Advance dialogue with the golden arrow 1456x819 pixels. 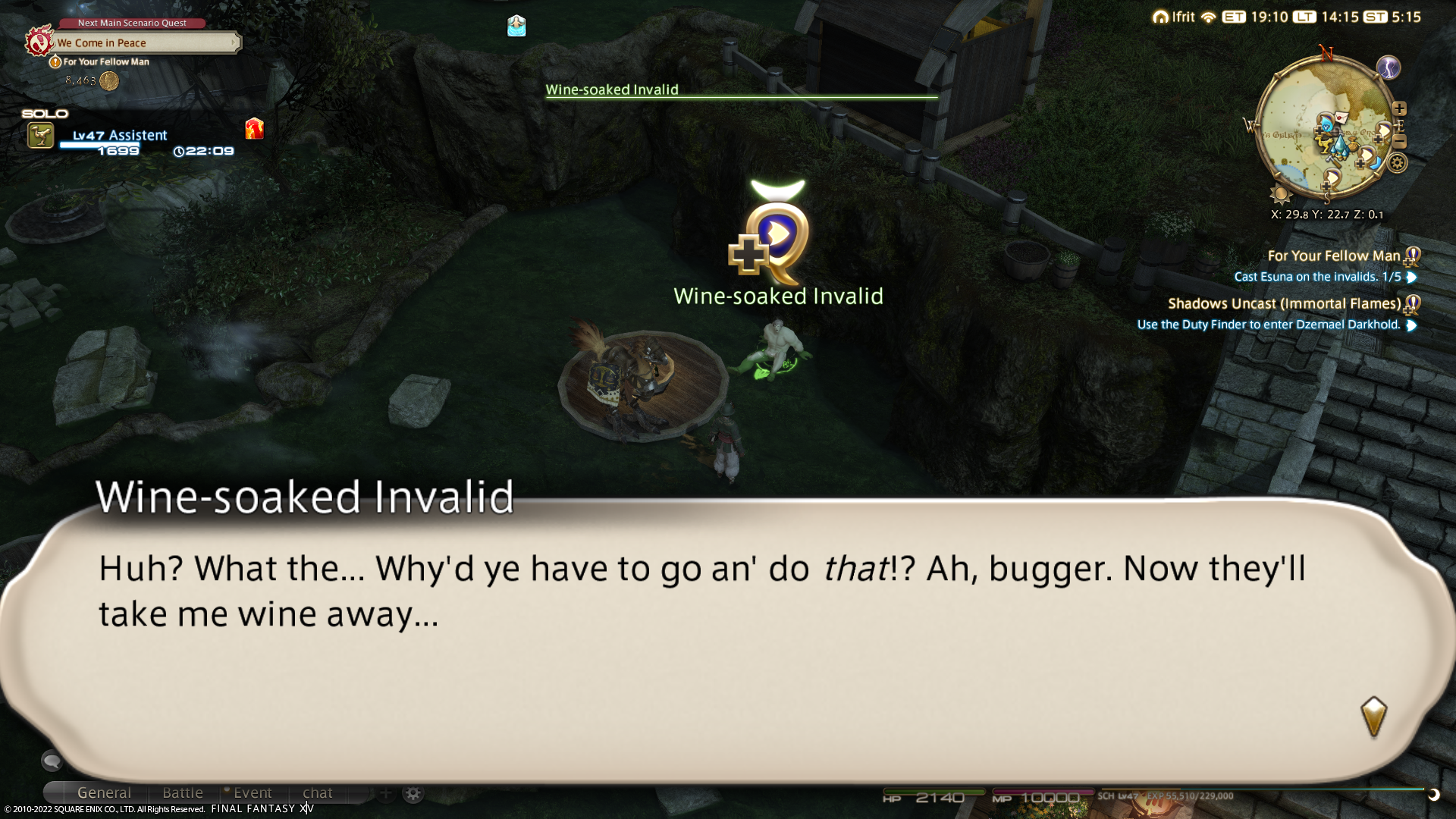coord(1373,716)
